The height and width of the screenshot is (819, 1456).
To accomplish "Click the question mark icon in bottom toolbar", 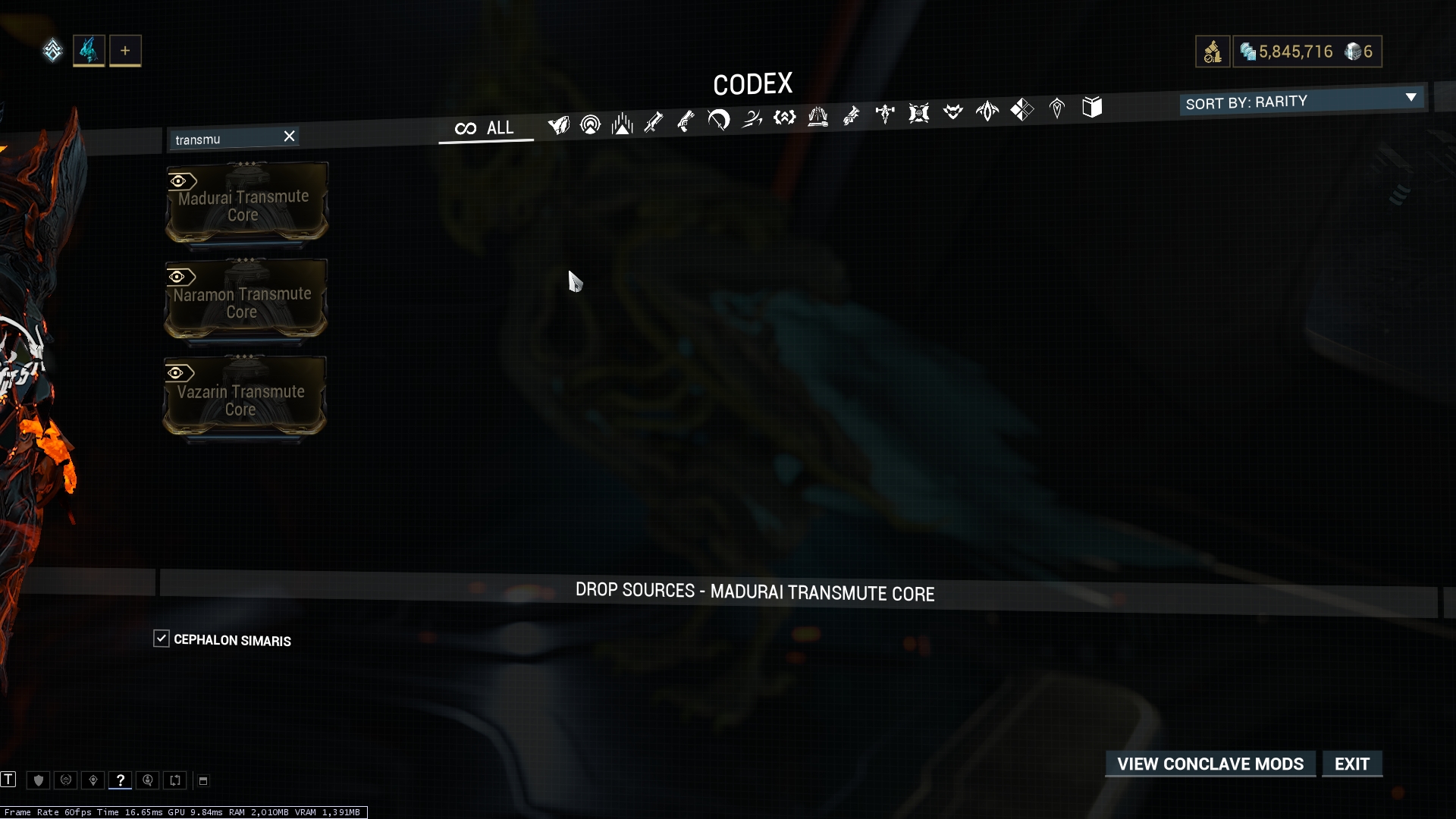I will point(121,780).
